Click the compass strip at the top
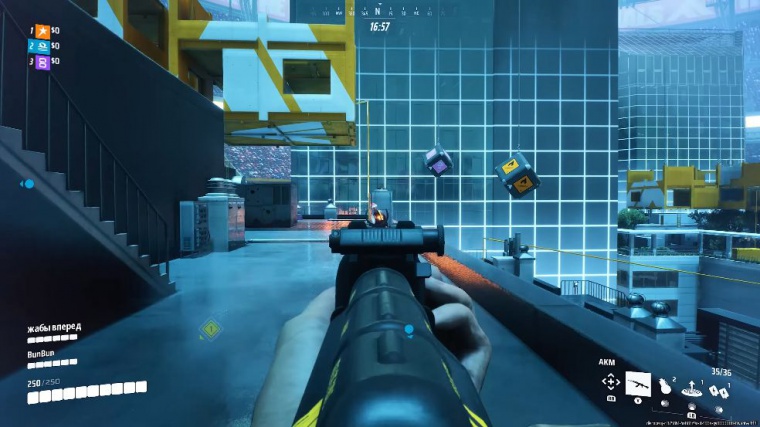 tap(378, 12)
